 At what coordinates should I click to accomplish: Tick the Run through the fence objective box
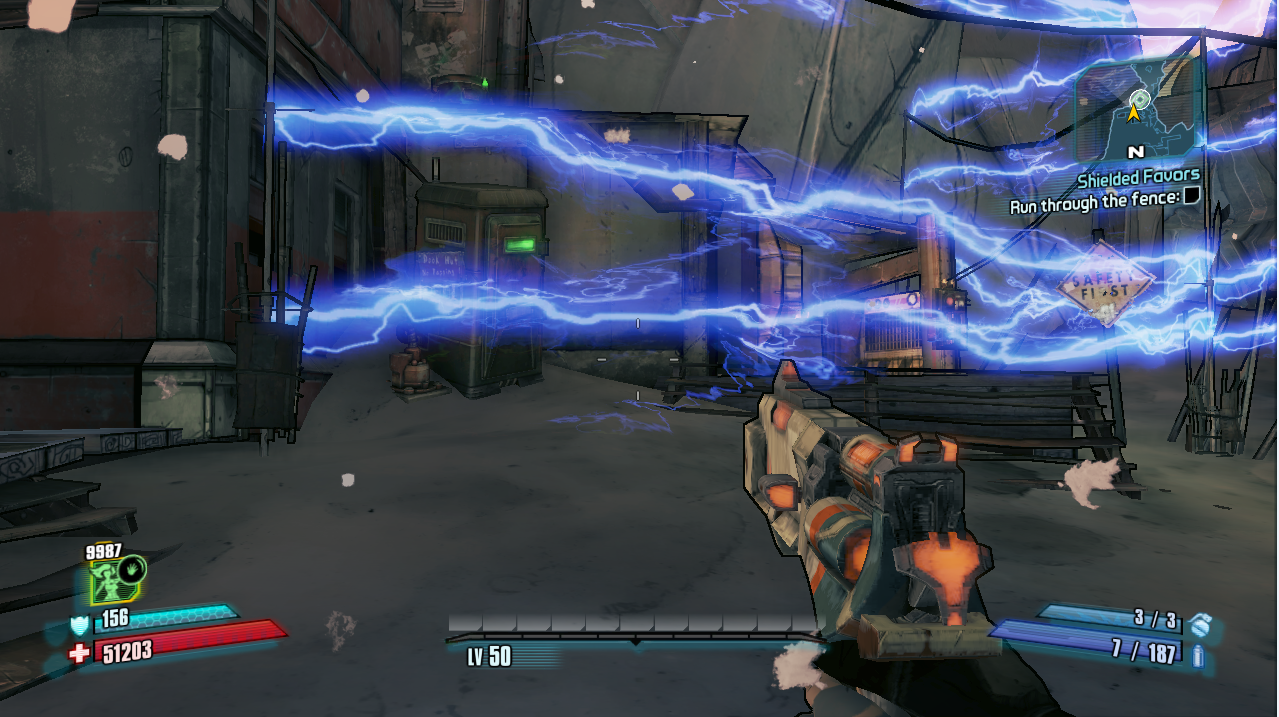(x=1191, y=197)
